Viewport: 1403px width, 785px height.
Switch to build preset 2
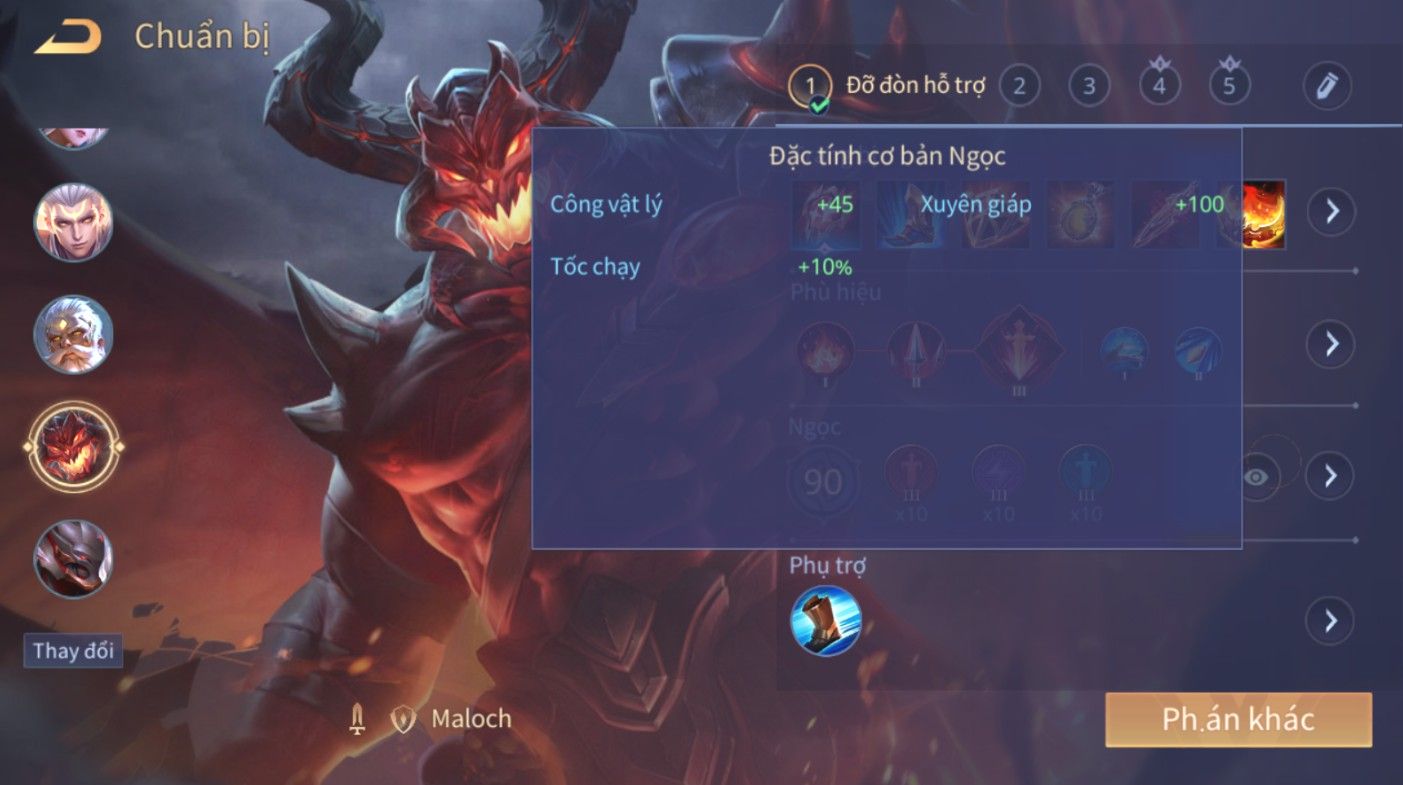(x=1018, y=86)
